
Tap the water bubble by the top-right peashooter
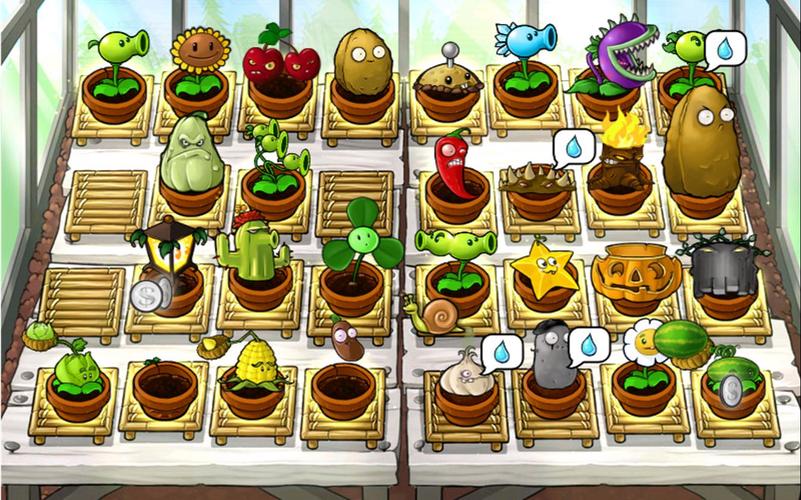(x=724, y=48)
